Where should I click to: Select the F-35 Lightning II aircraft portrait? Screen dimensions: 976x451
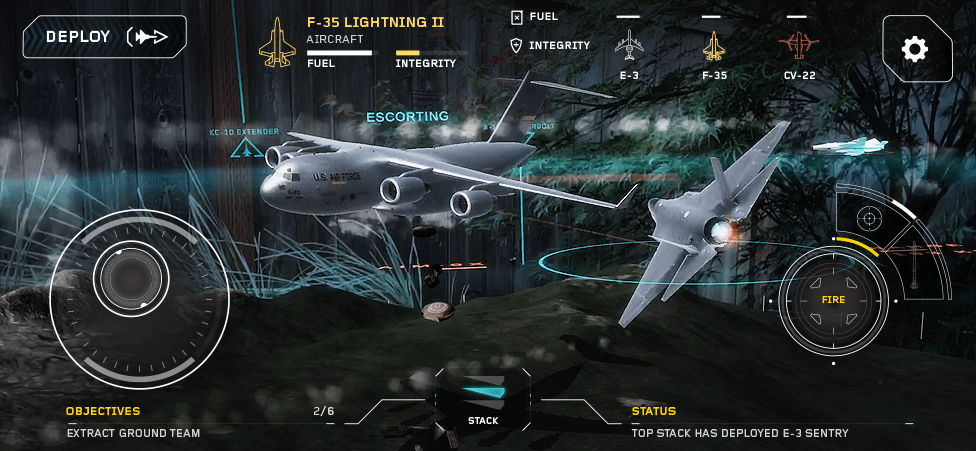(278, 43)
